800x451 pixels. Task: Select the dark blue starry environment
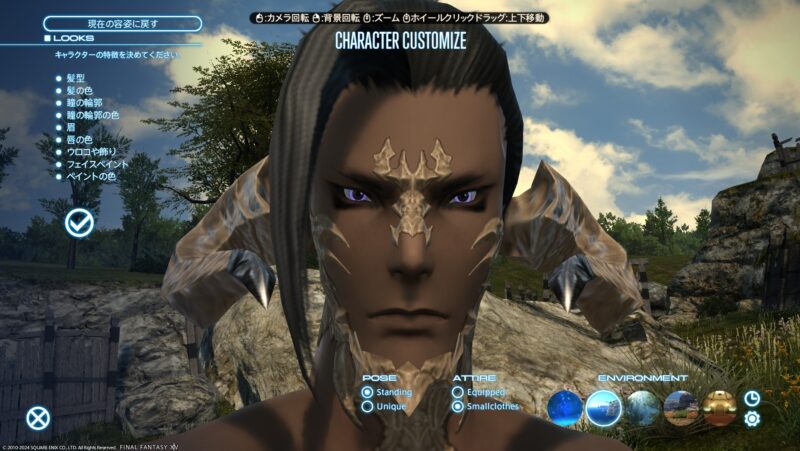[564, 407]
